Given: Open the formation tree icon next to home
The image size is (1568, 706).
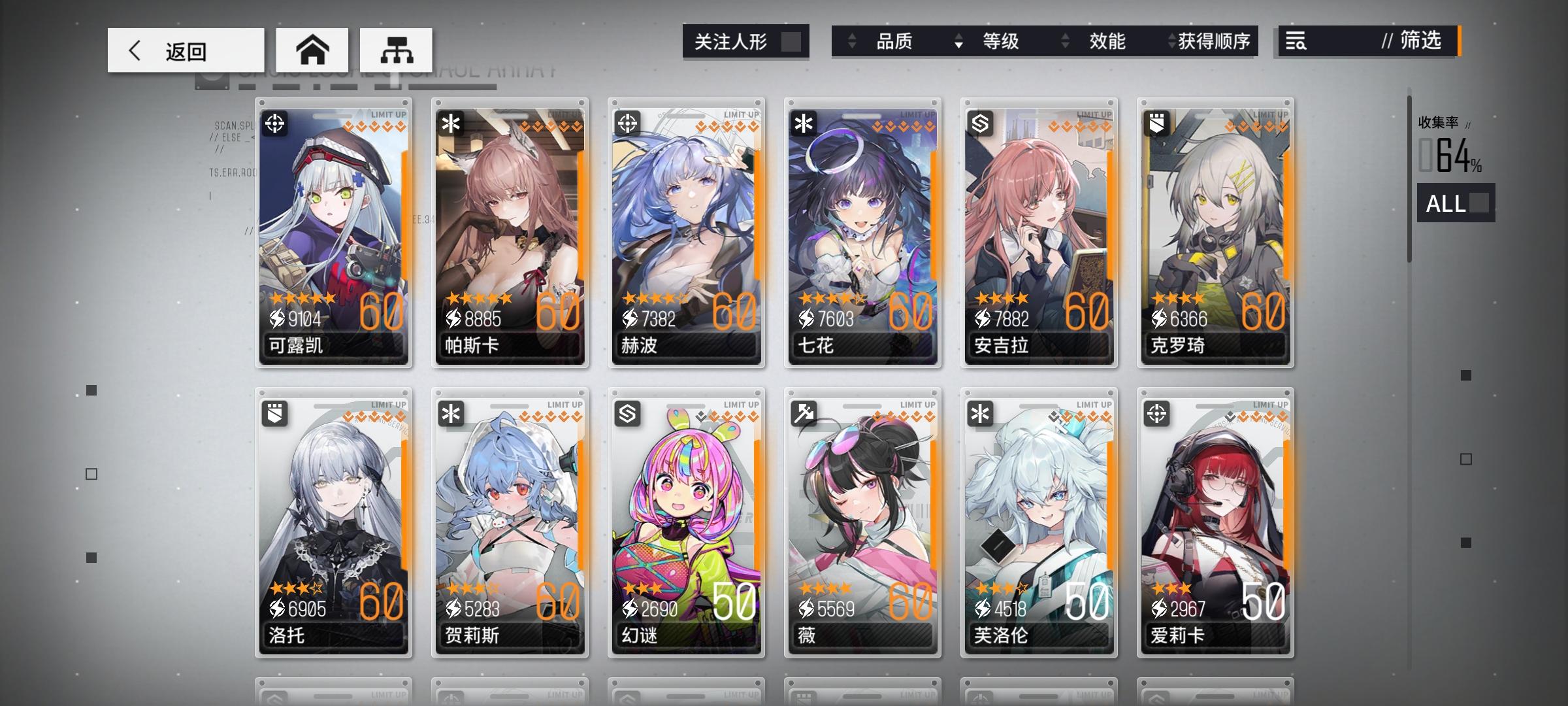Looking at the screenshot, I should click(395, 49).
